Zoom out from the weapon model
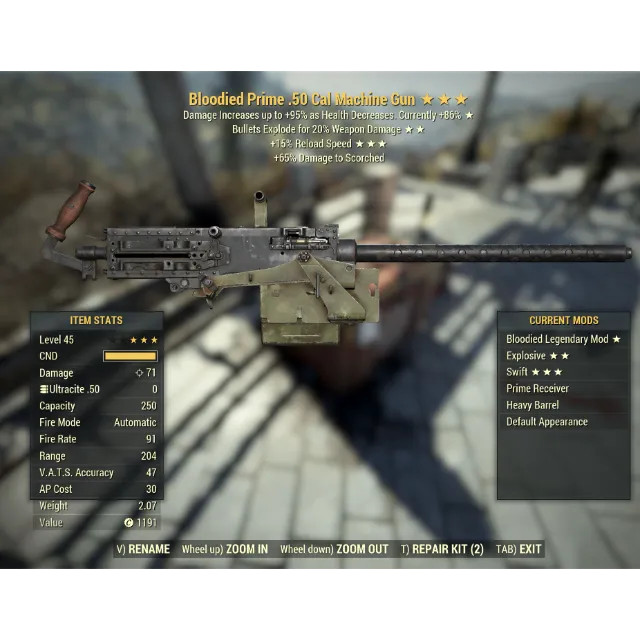The height and width of the screenshot is (640, 640). click(x=334, y=549)
